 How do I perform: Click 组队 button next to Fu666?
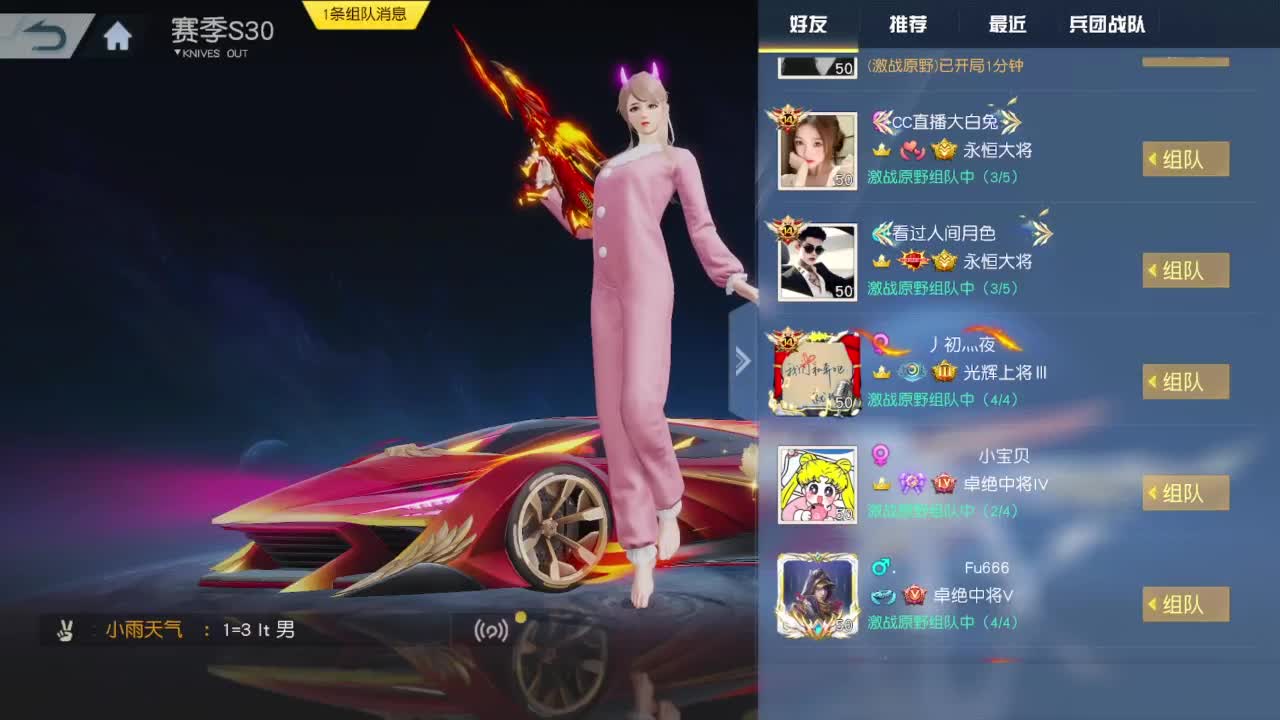tap(1187, 603)
